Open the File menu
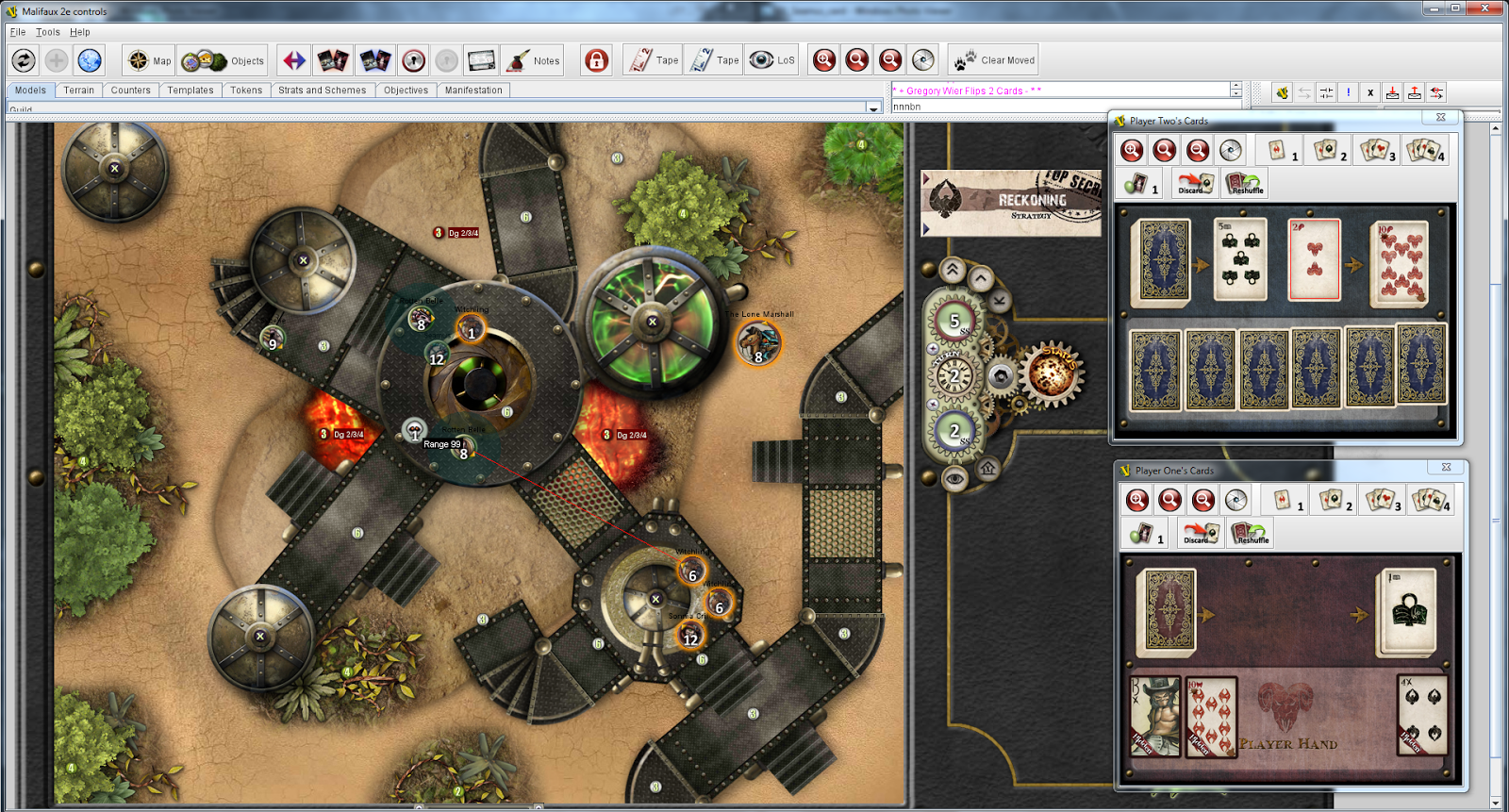This screenshot has height=812, width=1509. point(18,32)
